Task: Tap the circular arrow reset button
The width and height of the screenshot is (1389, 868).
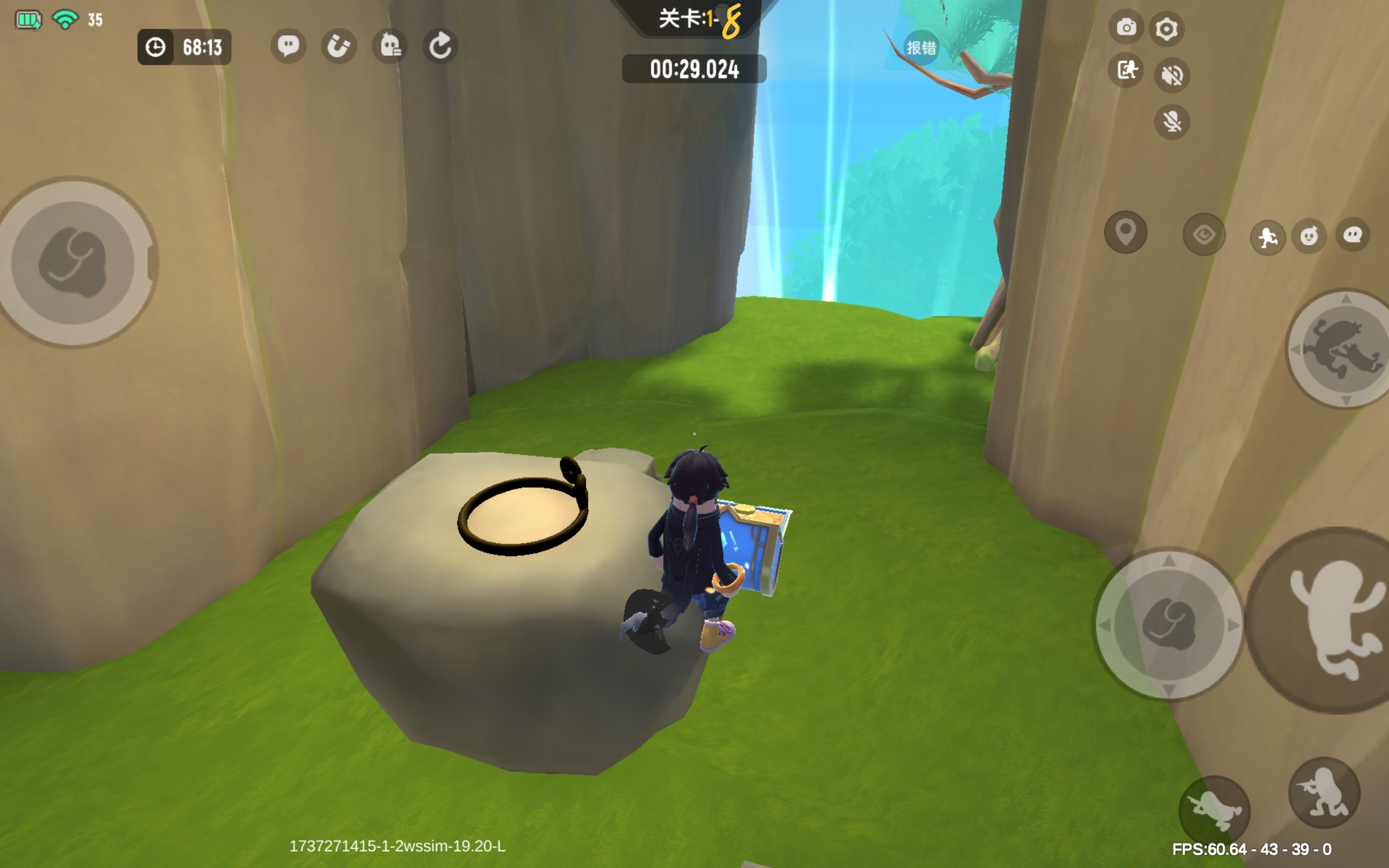Action: (440, 46)
